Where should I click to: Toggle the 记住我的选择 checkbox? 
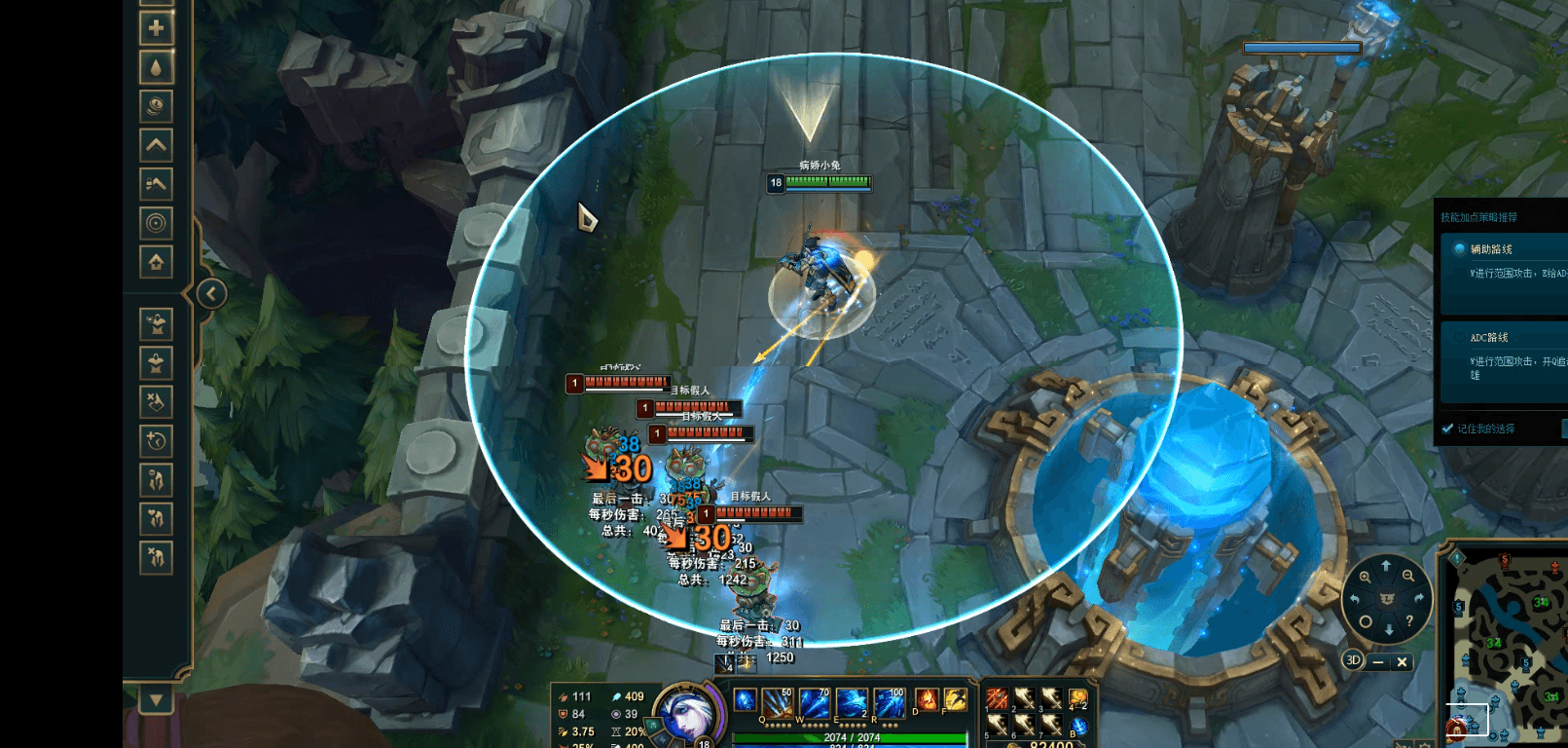click(x=1448, y=429)
